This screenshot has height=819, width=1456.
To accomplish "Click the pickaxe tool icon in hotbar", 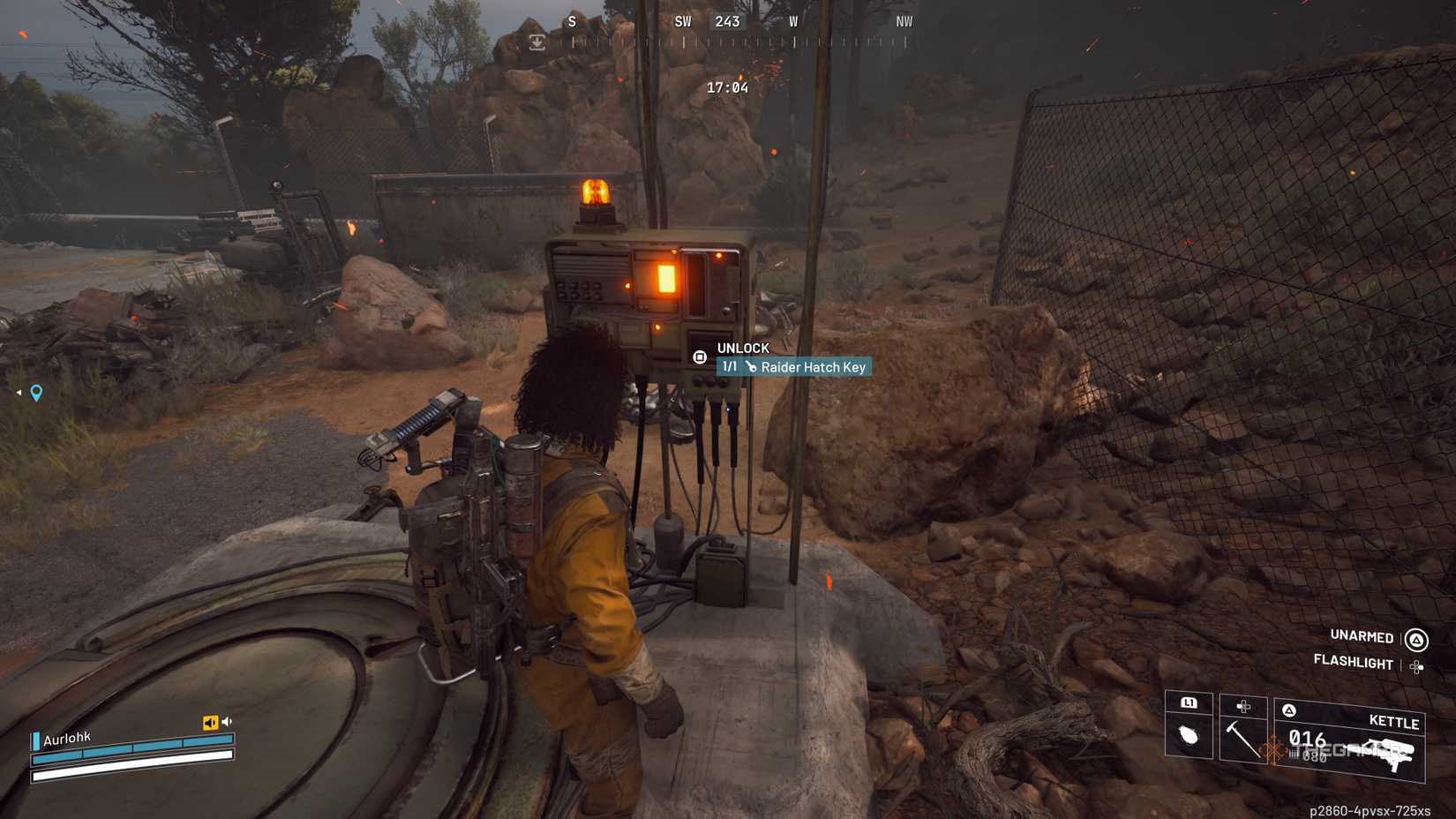I will point(1244,741).
